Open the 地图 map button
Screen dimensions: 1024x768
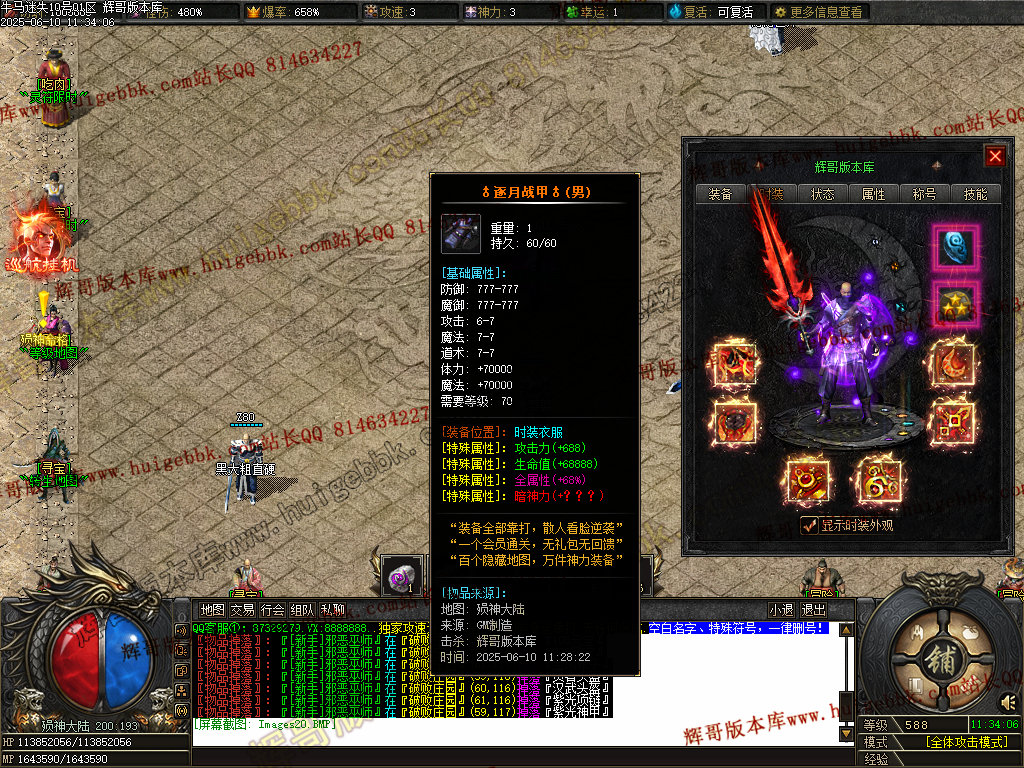(x=213, y=609)
